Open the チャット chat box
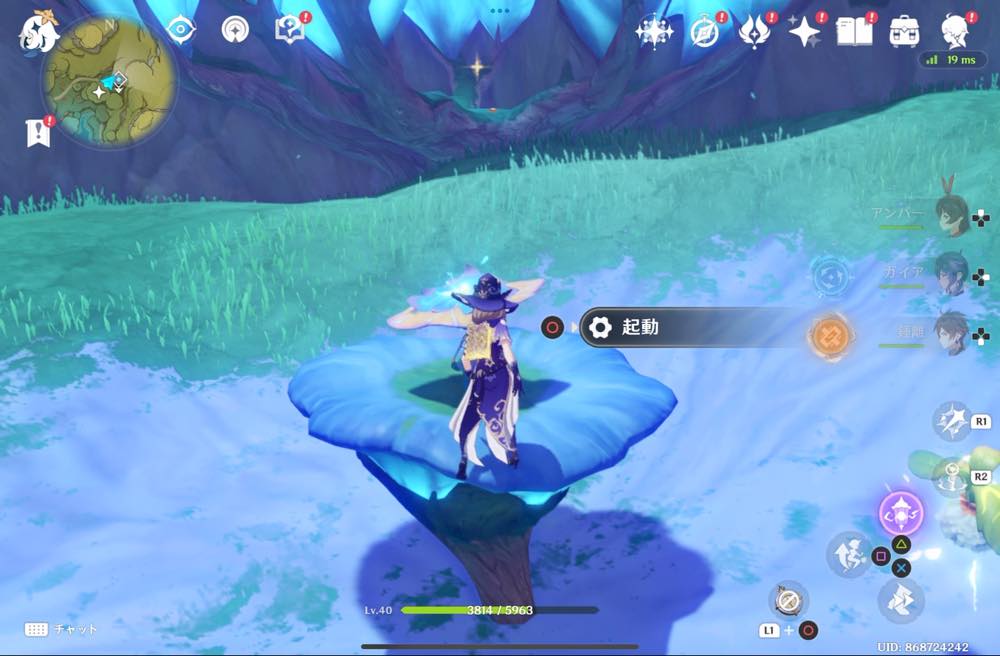The height and width of the screenshot is (656, 1000). click(62, 629)
